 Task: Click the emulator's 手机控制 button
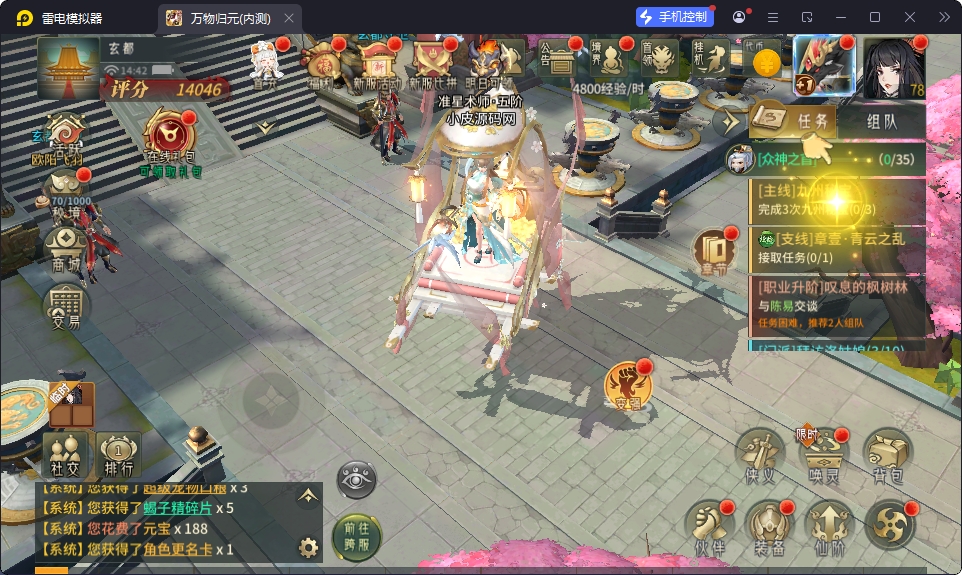click(675, 17)
